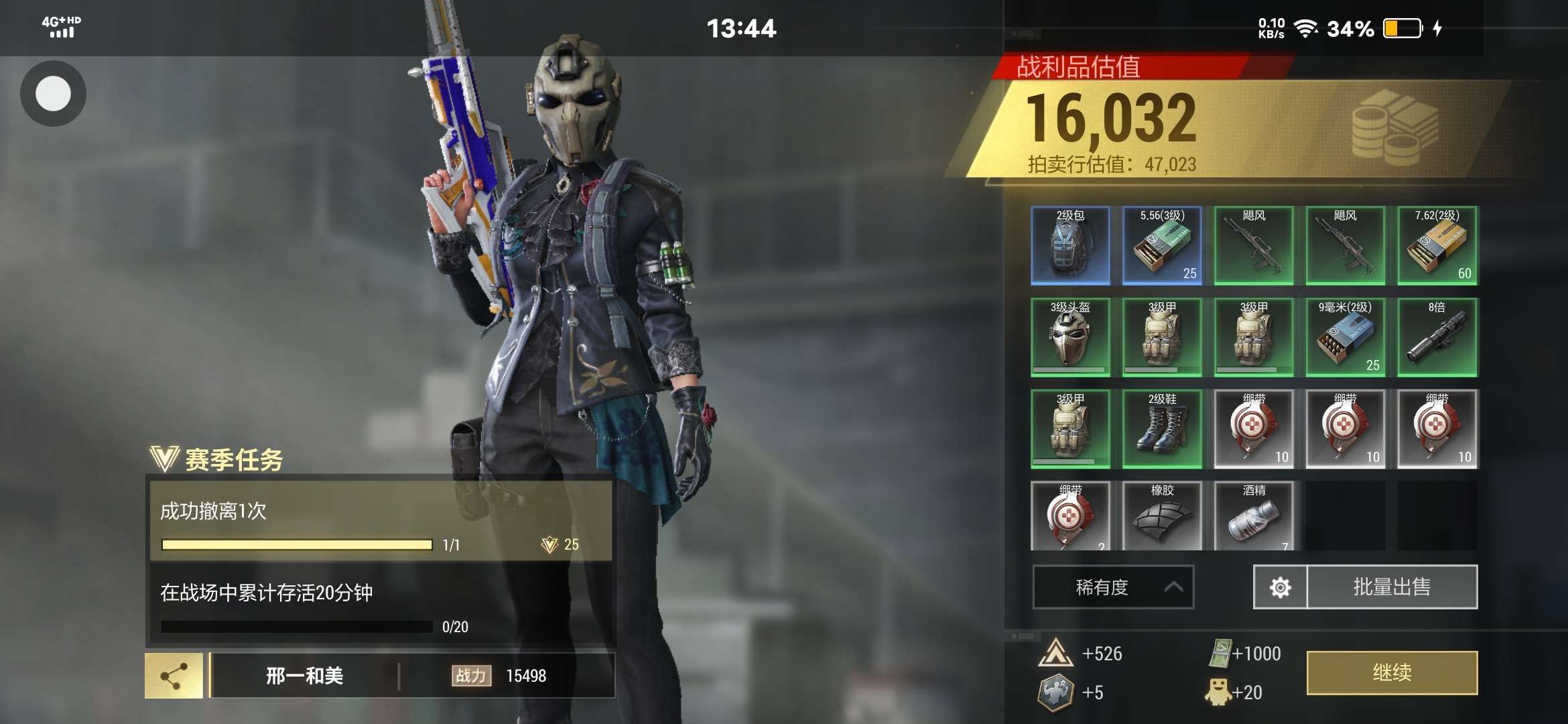Image resolution: width=1568 pixels, height=724 pixels.
Task: Choose the 2级鞋 boots slot
Action: coord(1162,429)
